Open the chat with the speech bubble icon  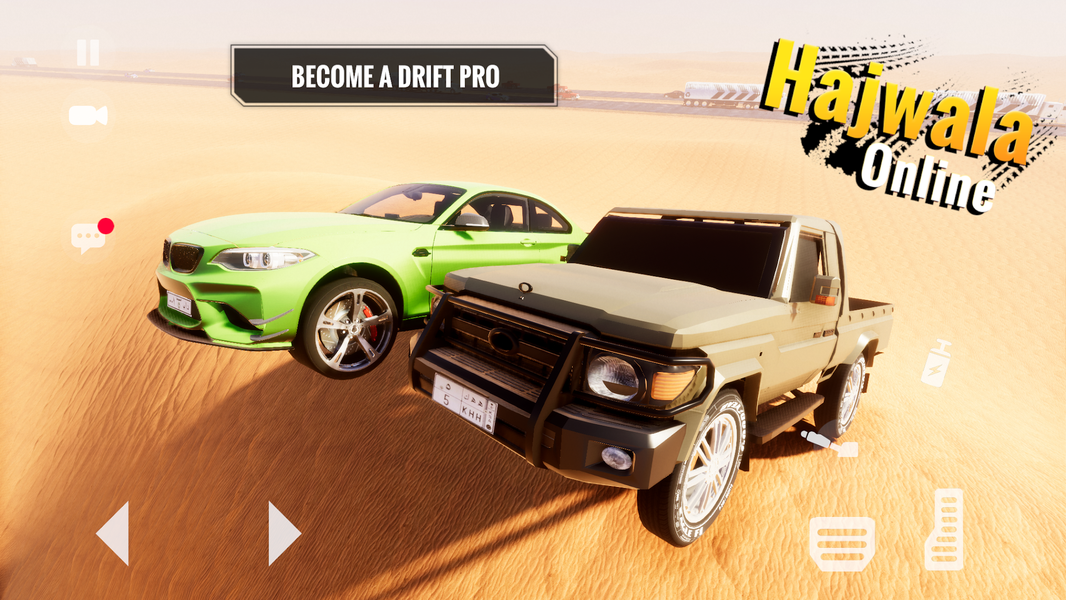pyautogui.click(x=89, y=236)
